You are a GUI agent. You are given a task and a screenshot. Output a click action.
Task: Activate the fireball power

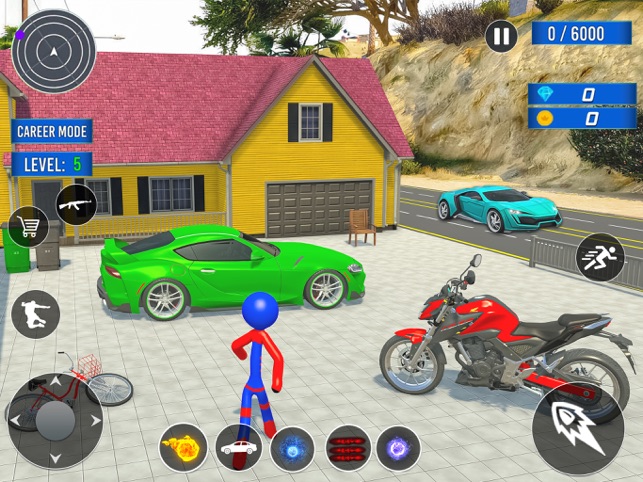[x=183, y=447]
